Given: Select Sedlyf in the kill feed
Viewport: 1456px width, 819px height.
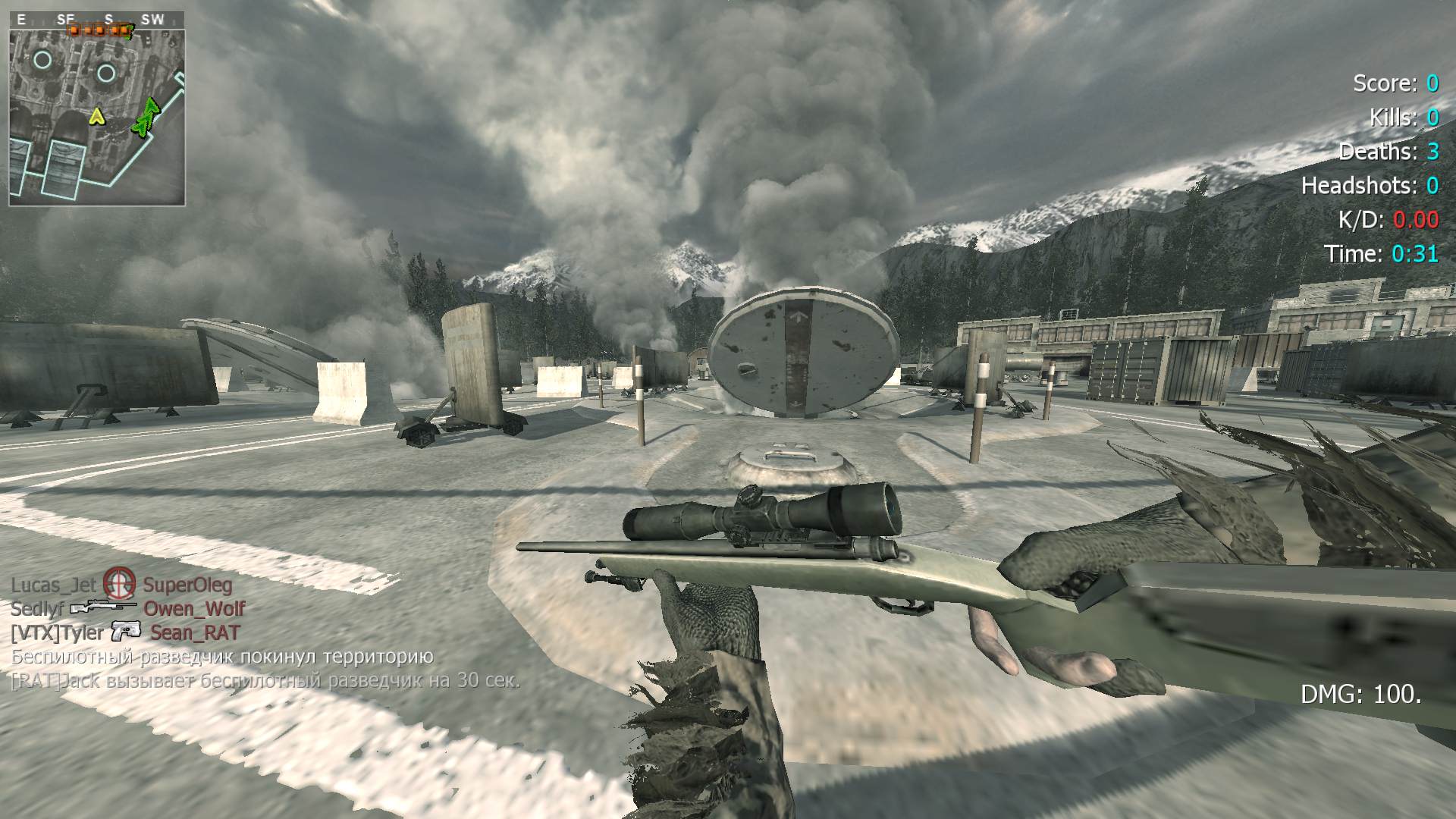Looking at the screenshot, I should [x=36, y=608].
